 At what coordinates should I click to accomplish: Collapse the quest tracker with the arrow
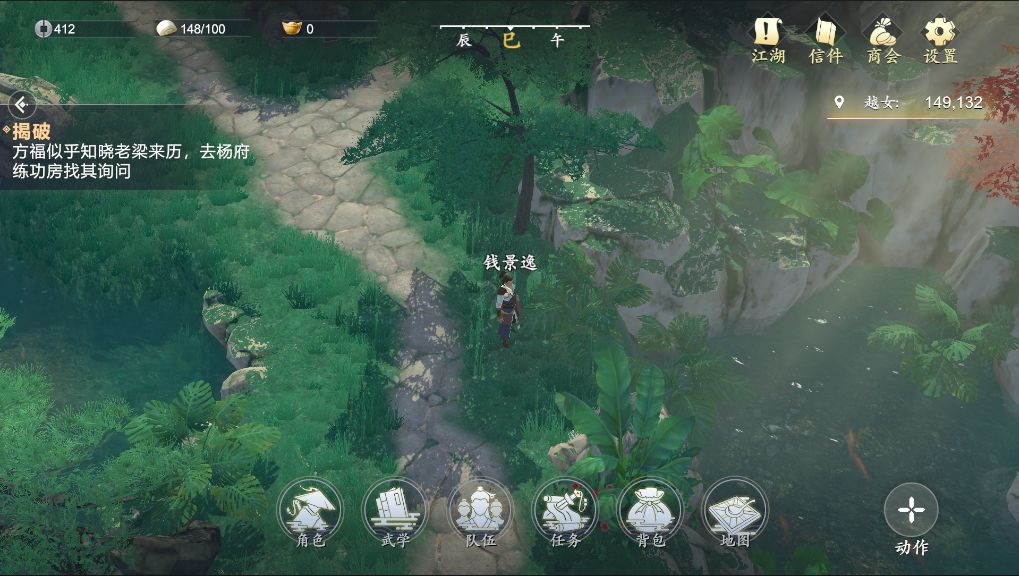(x=20, y=104)
